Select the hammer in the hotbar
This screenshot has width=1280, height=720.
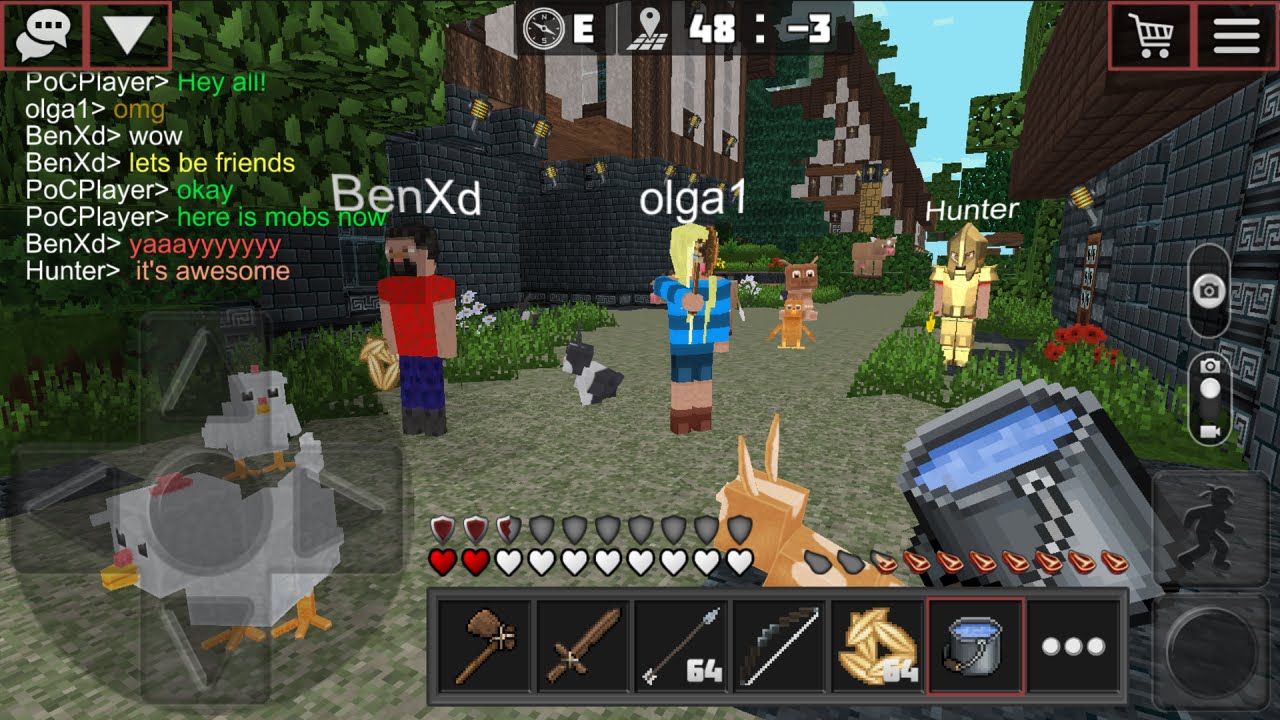tap(483, 646)
